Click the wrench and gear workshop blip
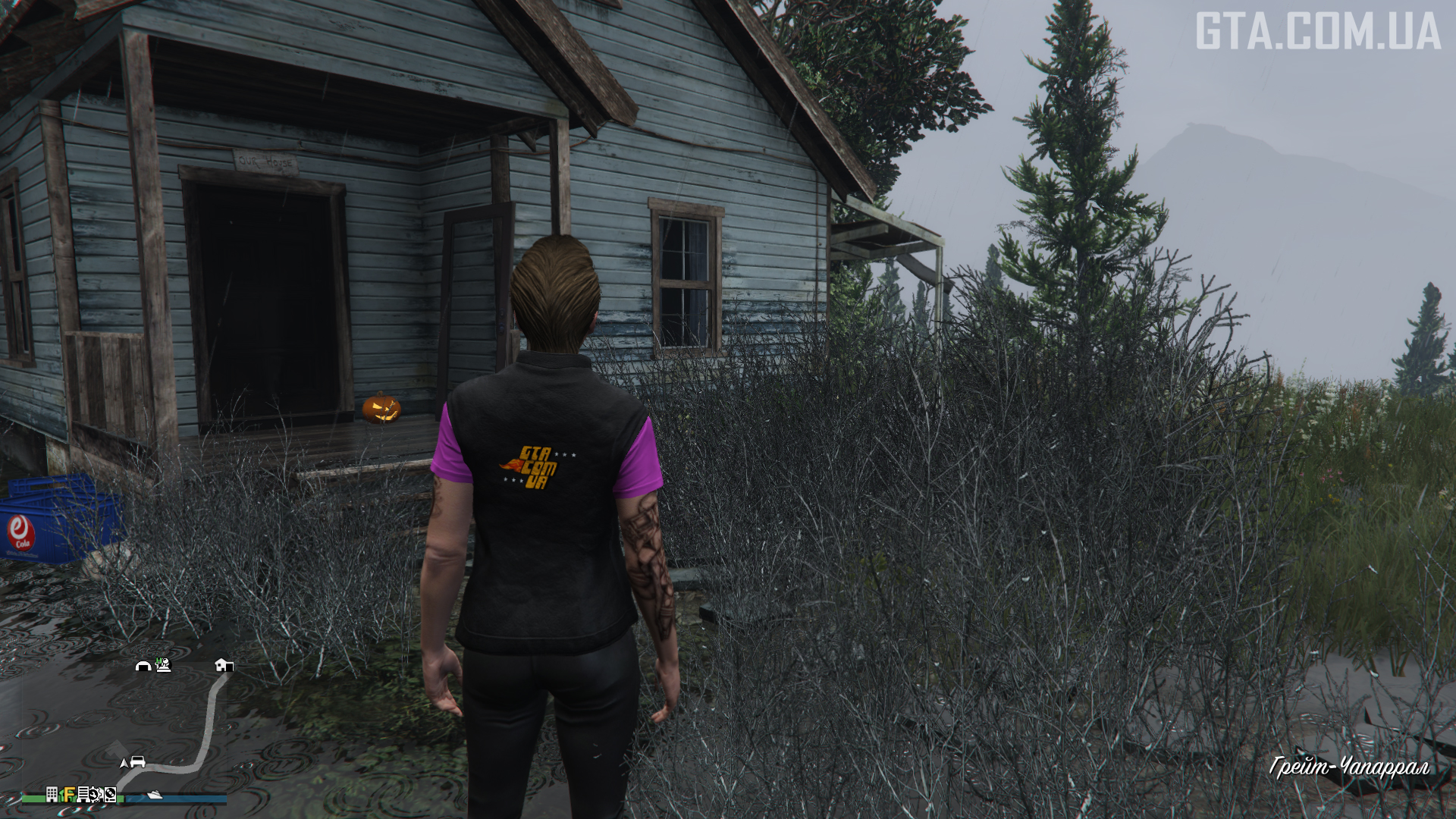Image resolution: width=1456 pixels, height=819 pixels. coord(96,794)
